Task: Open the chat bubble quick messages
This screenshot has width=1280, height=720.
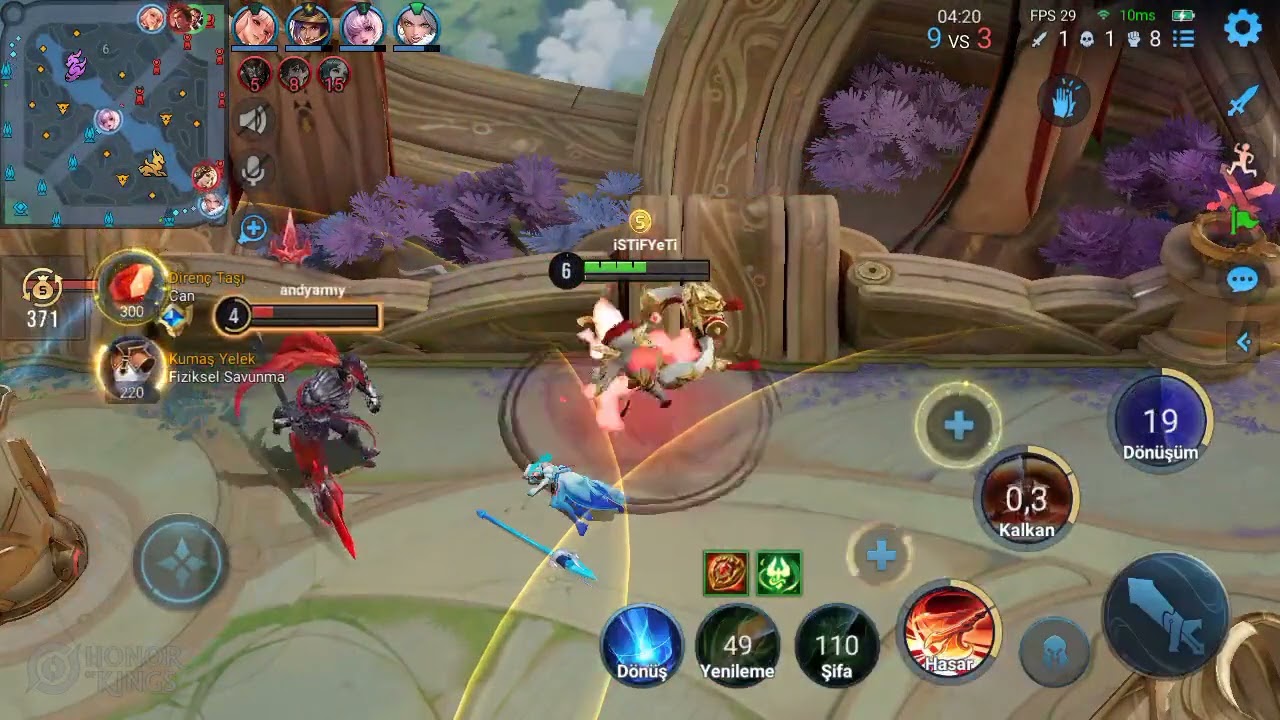Action: [1242, 280]
